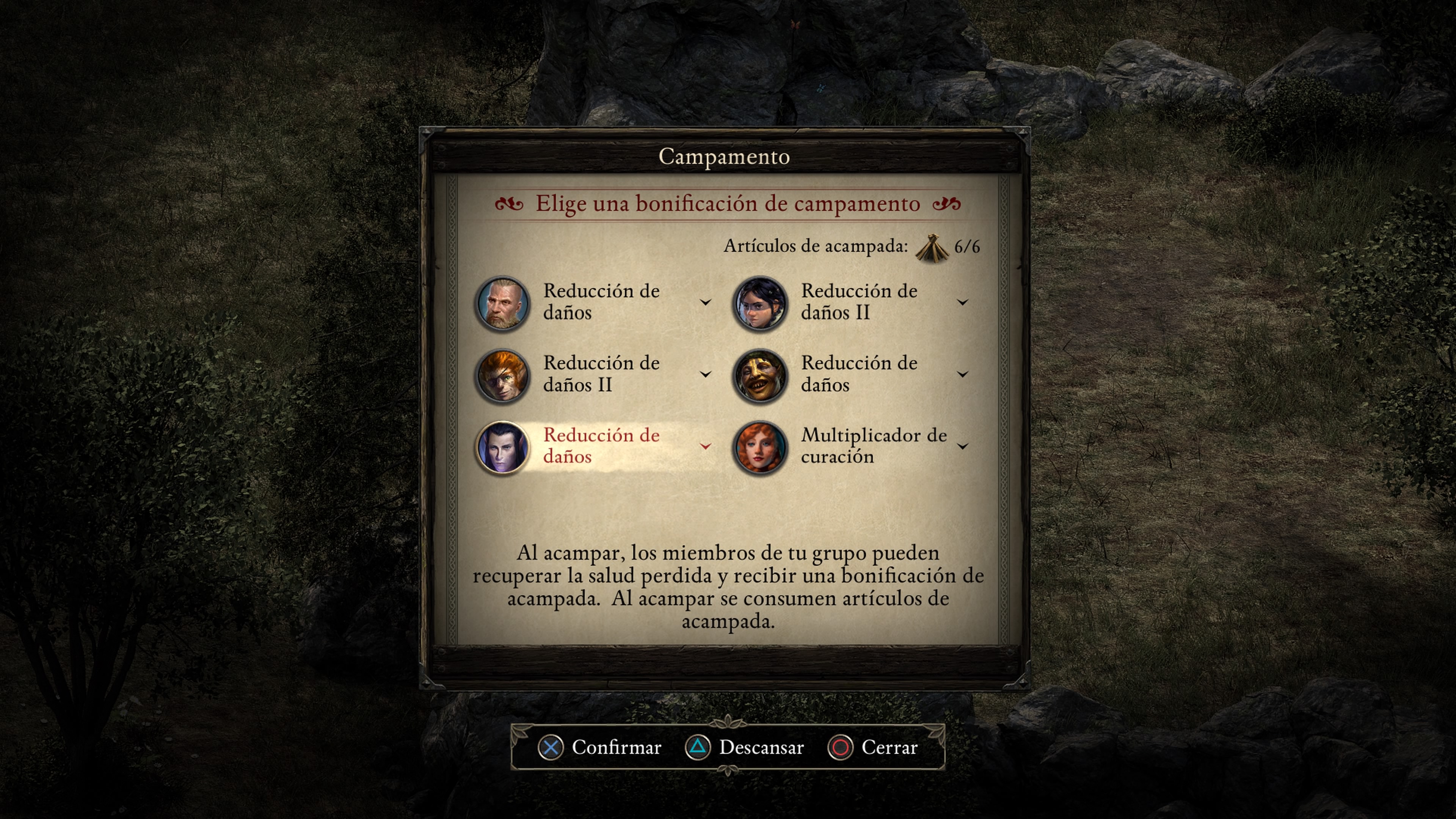
Task: Open the bearded man's camp bonus dropdown
Action: tap(705, 303)
